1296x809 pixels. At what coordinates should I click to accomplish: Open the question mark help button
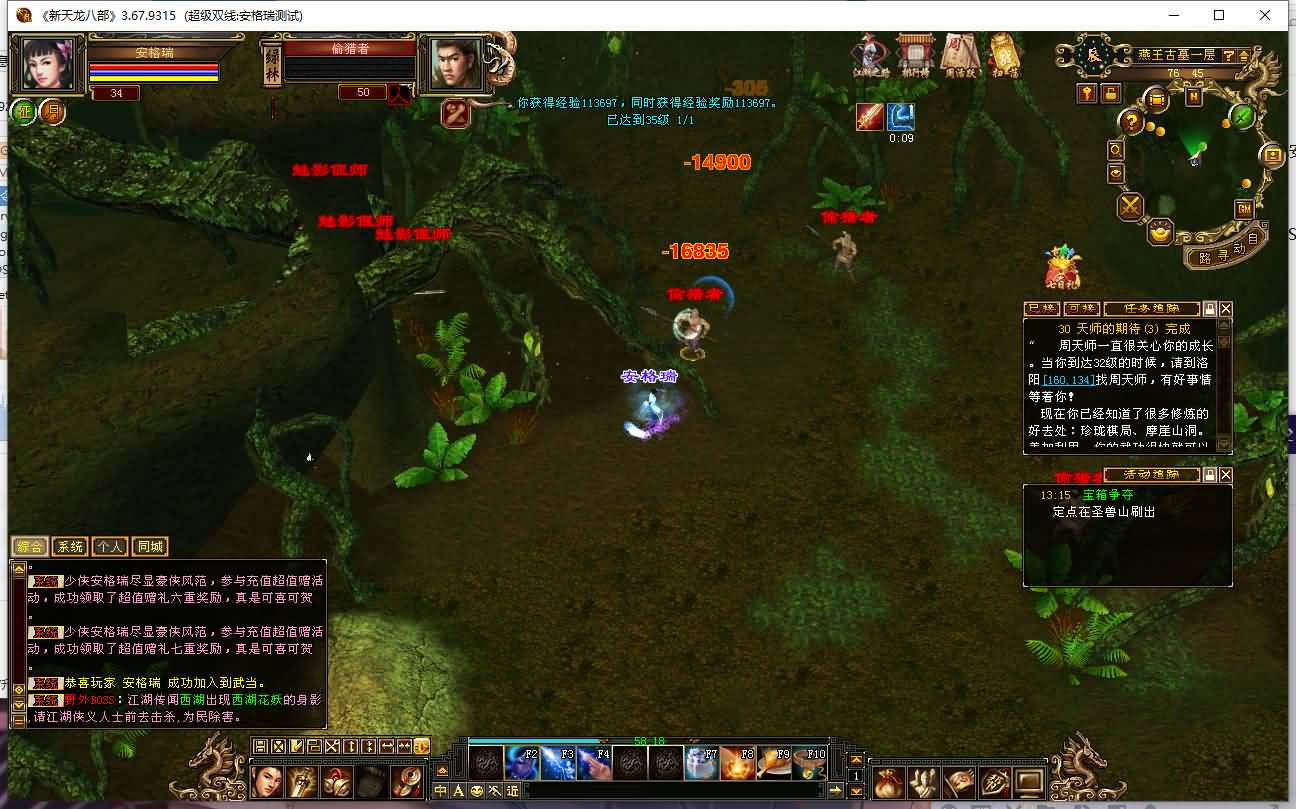pos(1131,122)
